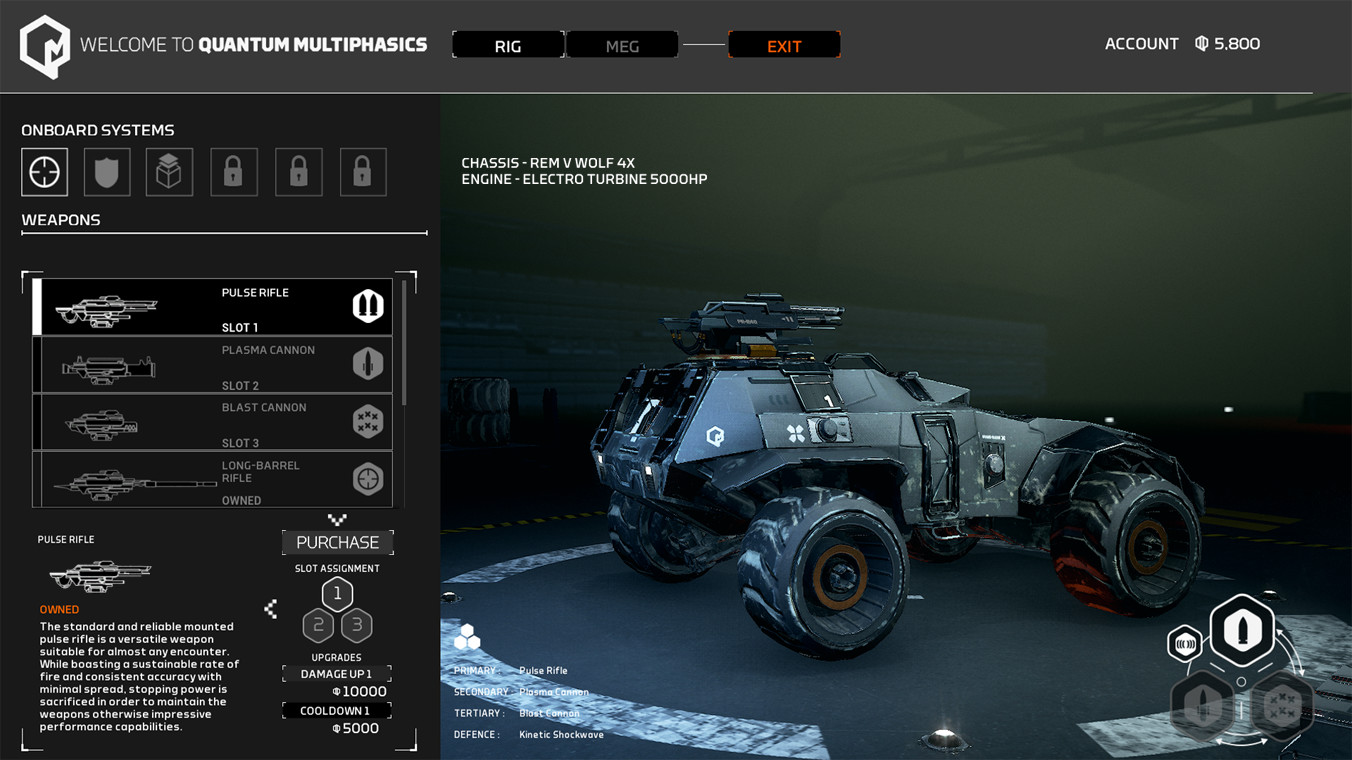Image resolution: width=1352 pixels, height=760 pixels.
Task: Assign weapon to slot 1 hexagon
Action: pyautogui.click(x=337, y=594)
